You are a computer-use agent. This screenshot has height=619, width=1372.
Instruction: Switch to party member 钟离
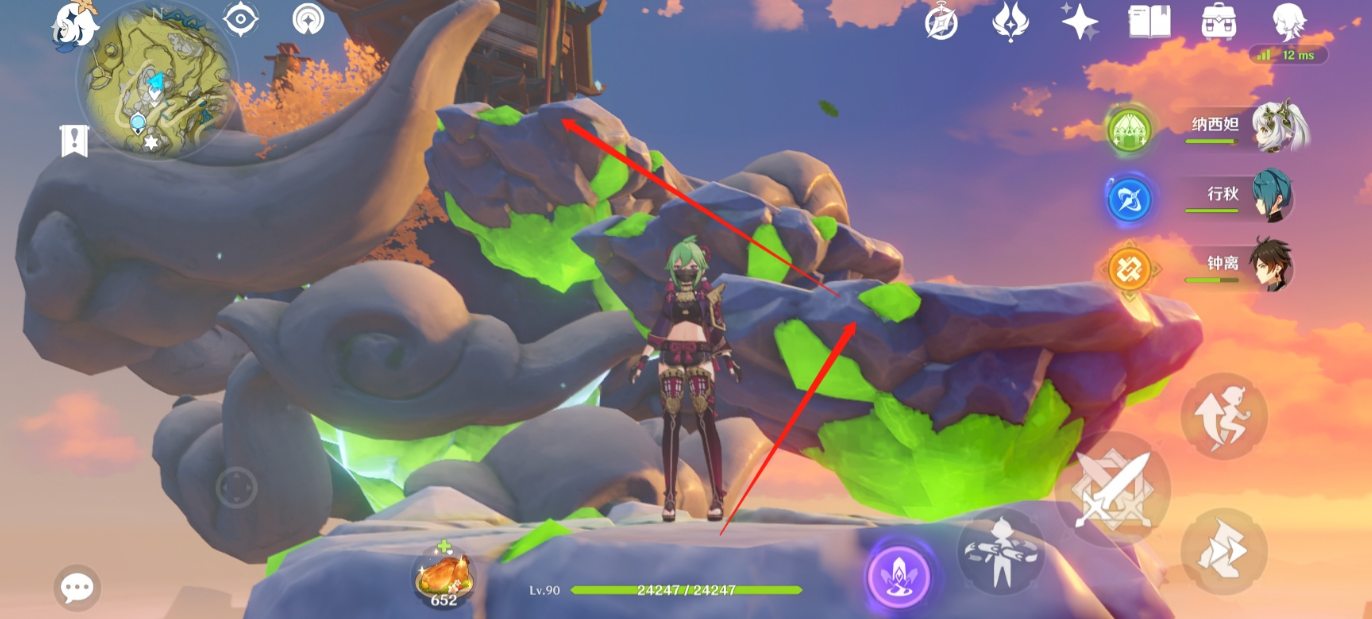(1272, 265)
